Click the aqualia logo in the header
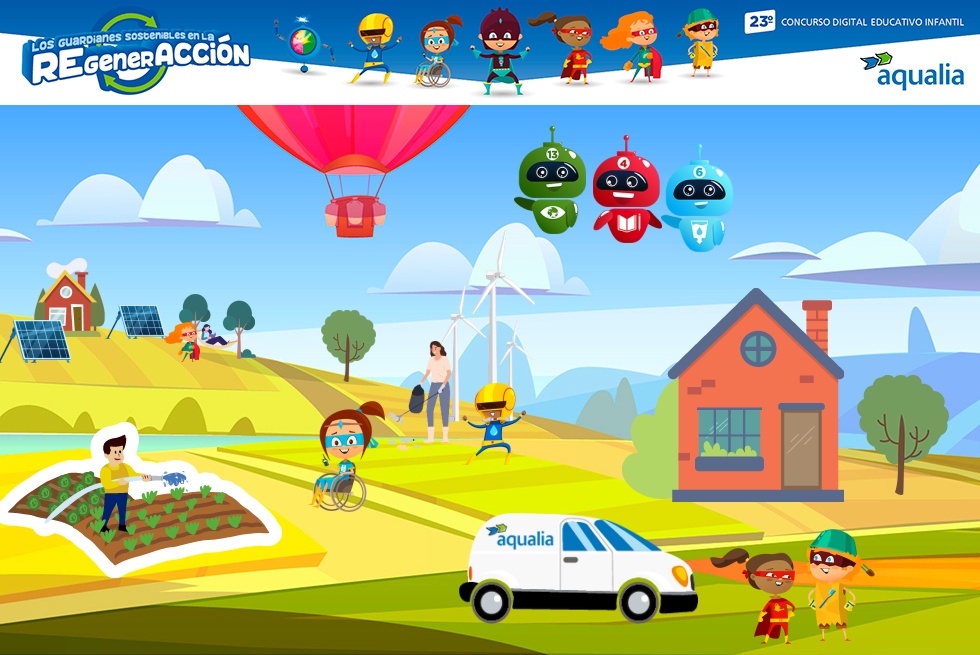Screen dimensions: 980x655 911,69
